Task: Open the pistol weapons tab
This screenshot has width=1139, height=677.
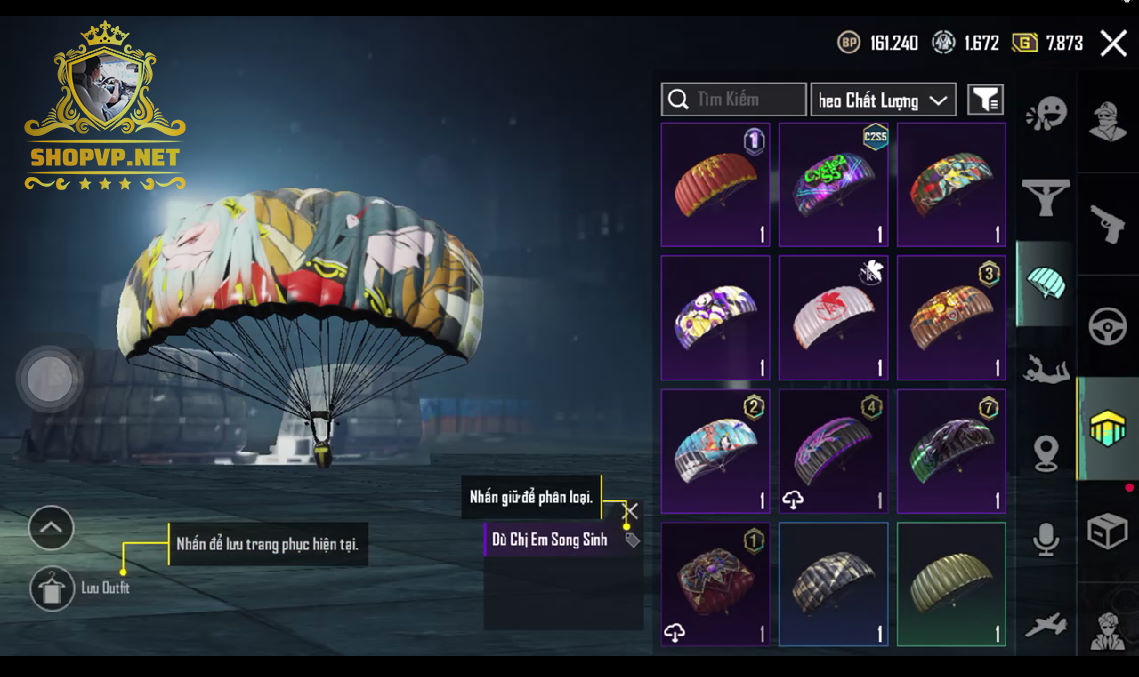Action: click(x=1107, y=225)
